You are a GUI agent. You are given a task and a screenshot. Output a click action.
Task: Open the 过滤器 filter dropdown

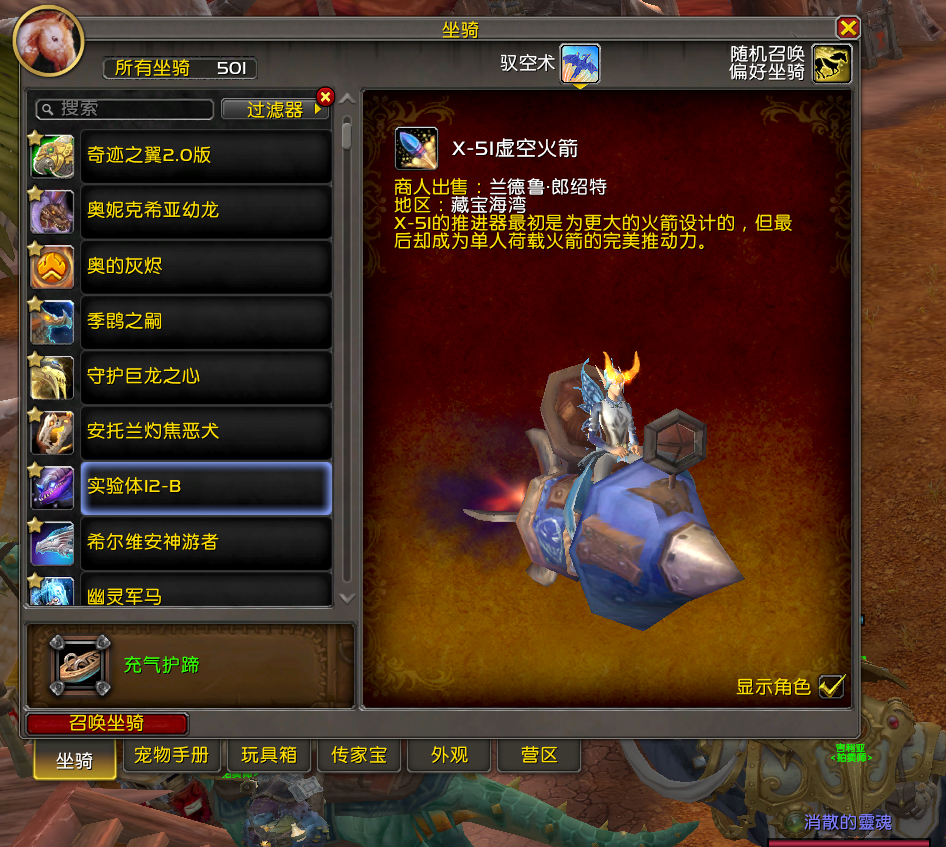coord(275,109)
